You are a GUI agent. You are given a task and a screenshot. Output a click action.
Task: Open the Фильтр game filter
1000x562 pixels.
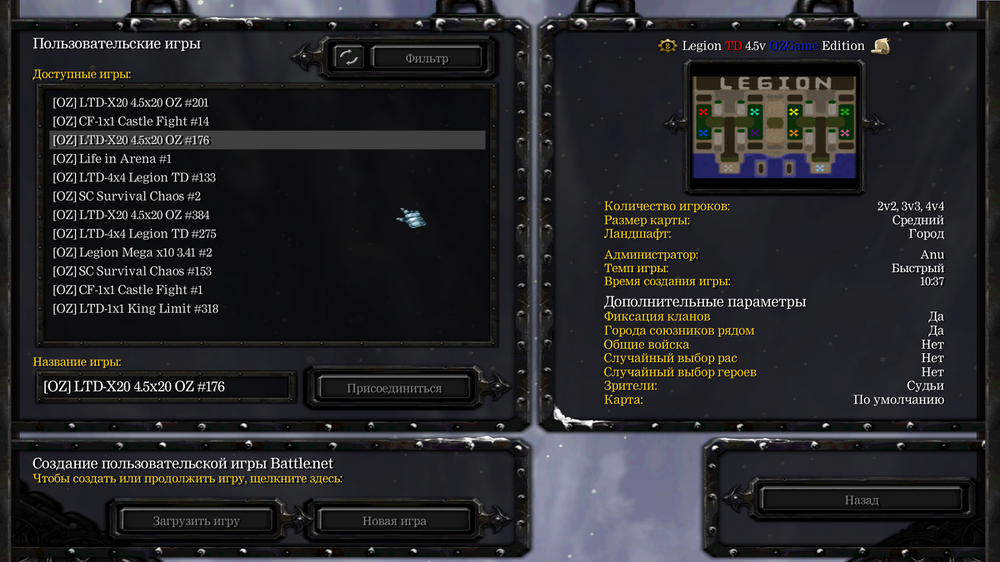tap(427, 58)
